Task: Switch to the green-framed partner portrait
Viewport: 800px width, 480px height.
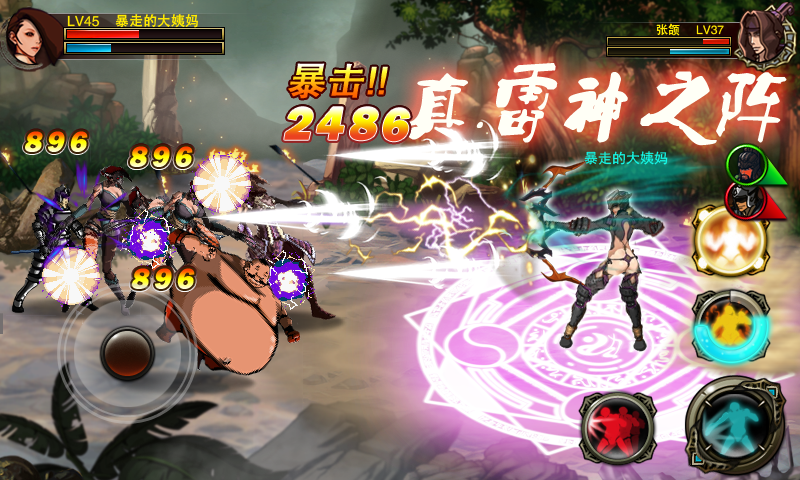Action: click(743, 164)
